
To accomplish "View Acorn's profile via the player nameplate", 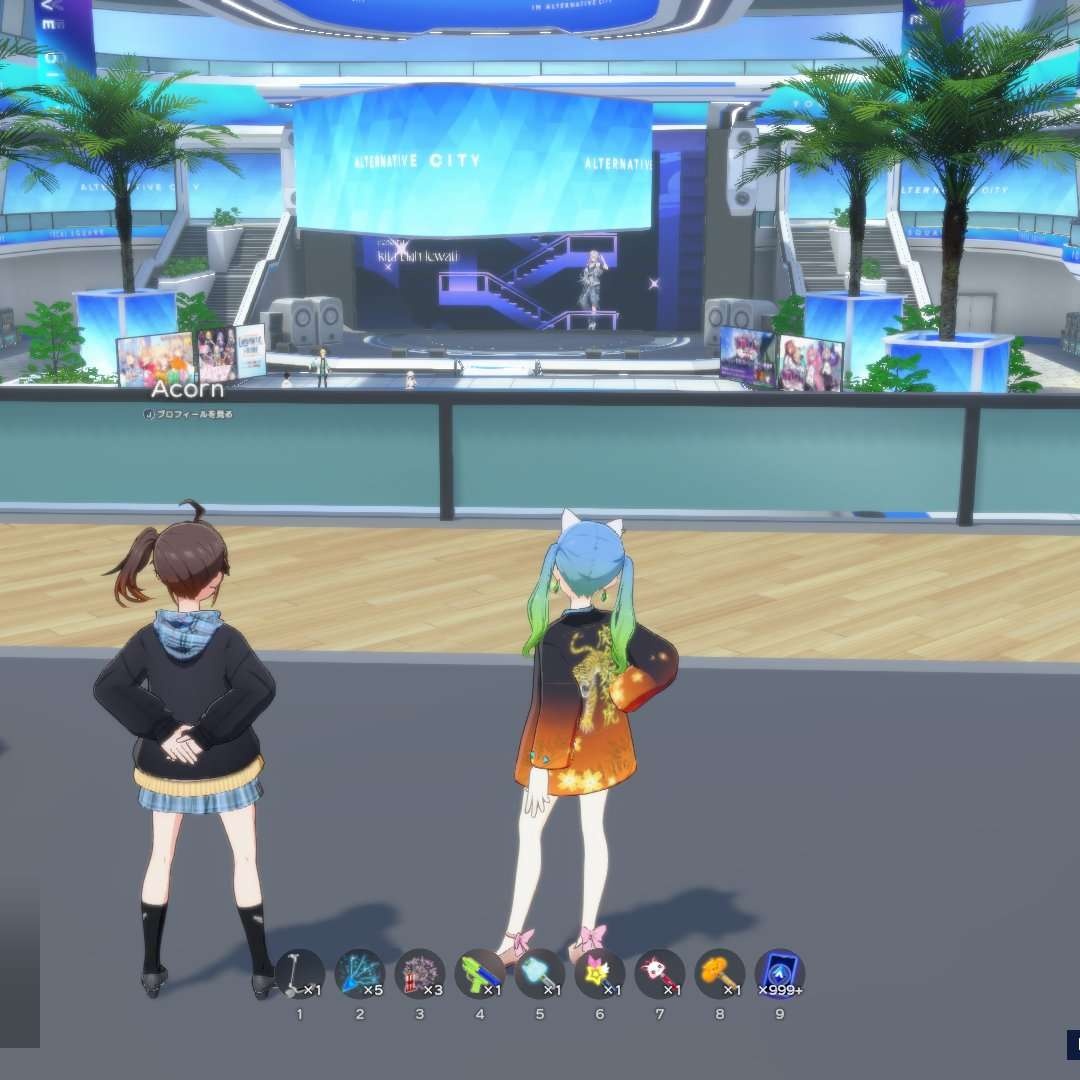I will (189, 413).
